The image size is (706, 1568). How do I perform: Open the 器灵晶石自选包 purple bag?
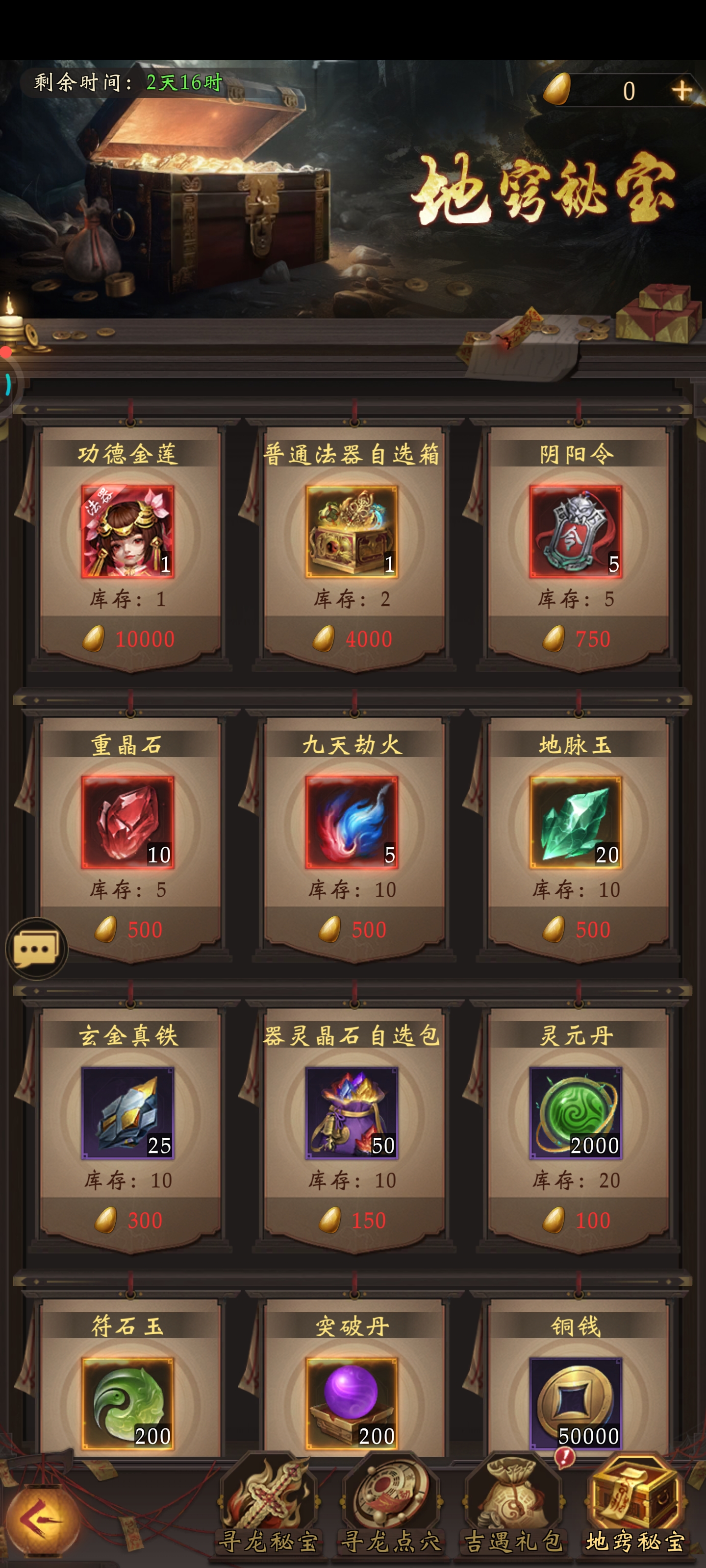coord(352,1113)
